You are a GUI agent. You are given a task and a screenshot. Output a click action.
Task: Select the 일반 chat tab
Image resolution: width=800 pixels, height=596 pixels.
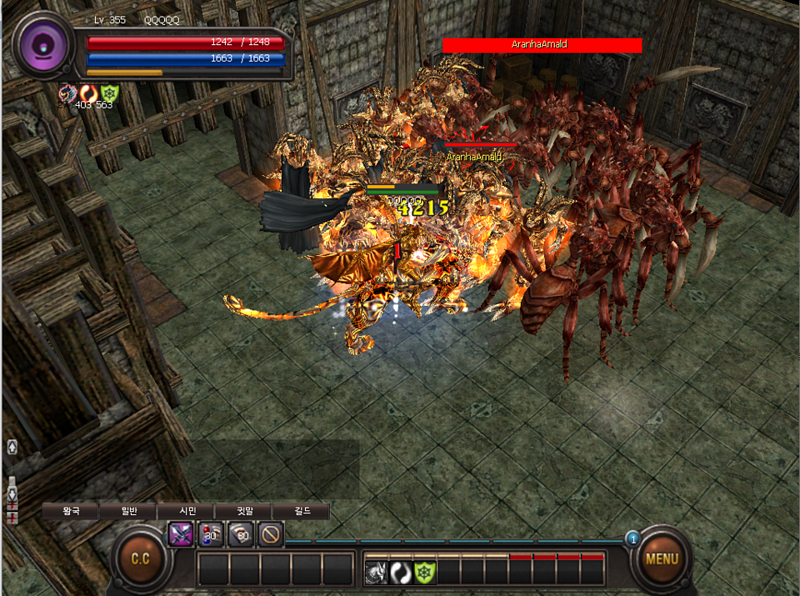point(129,511)
